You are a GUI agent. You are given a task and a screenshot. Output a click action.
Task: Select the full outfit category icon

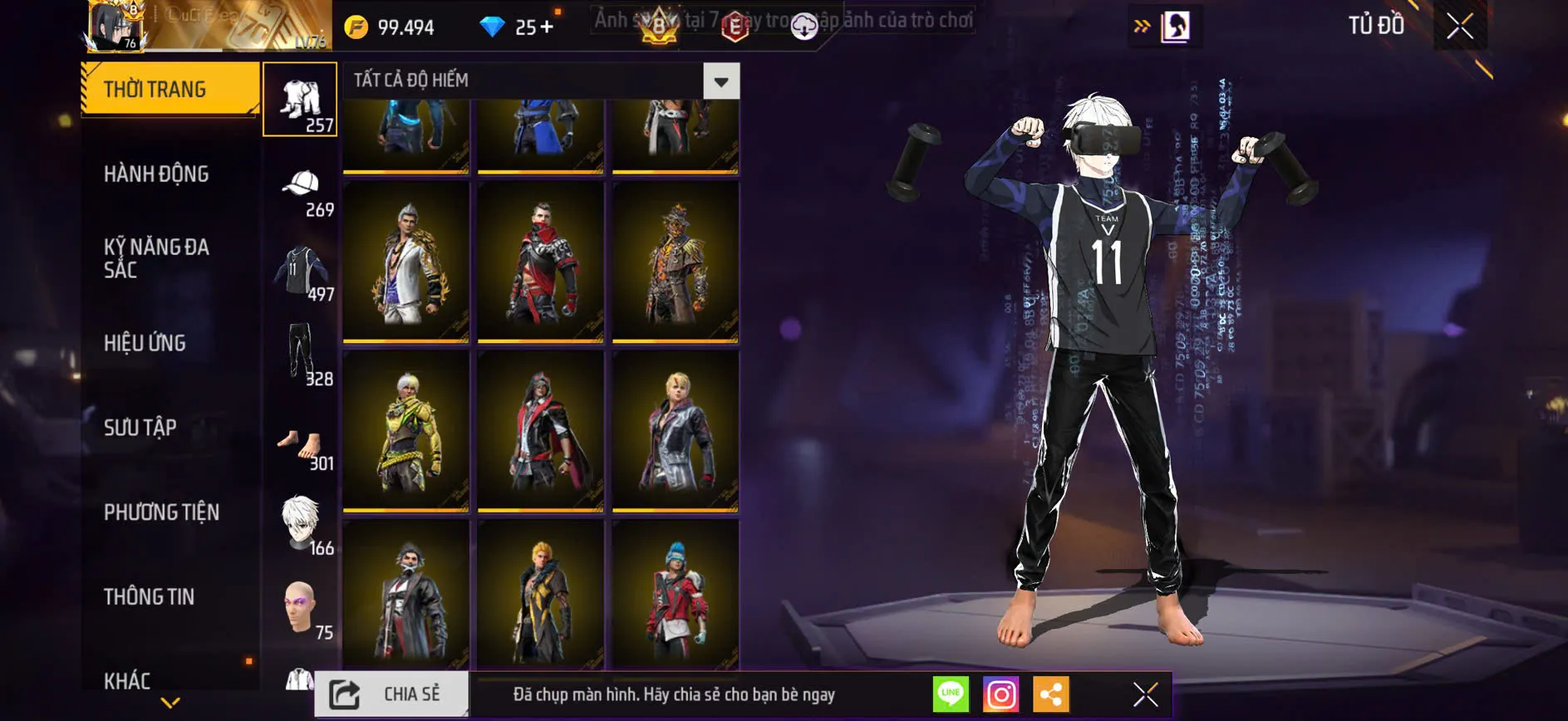coord(301,100)
